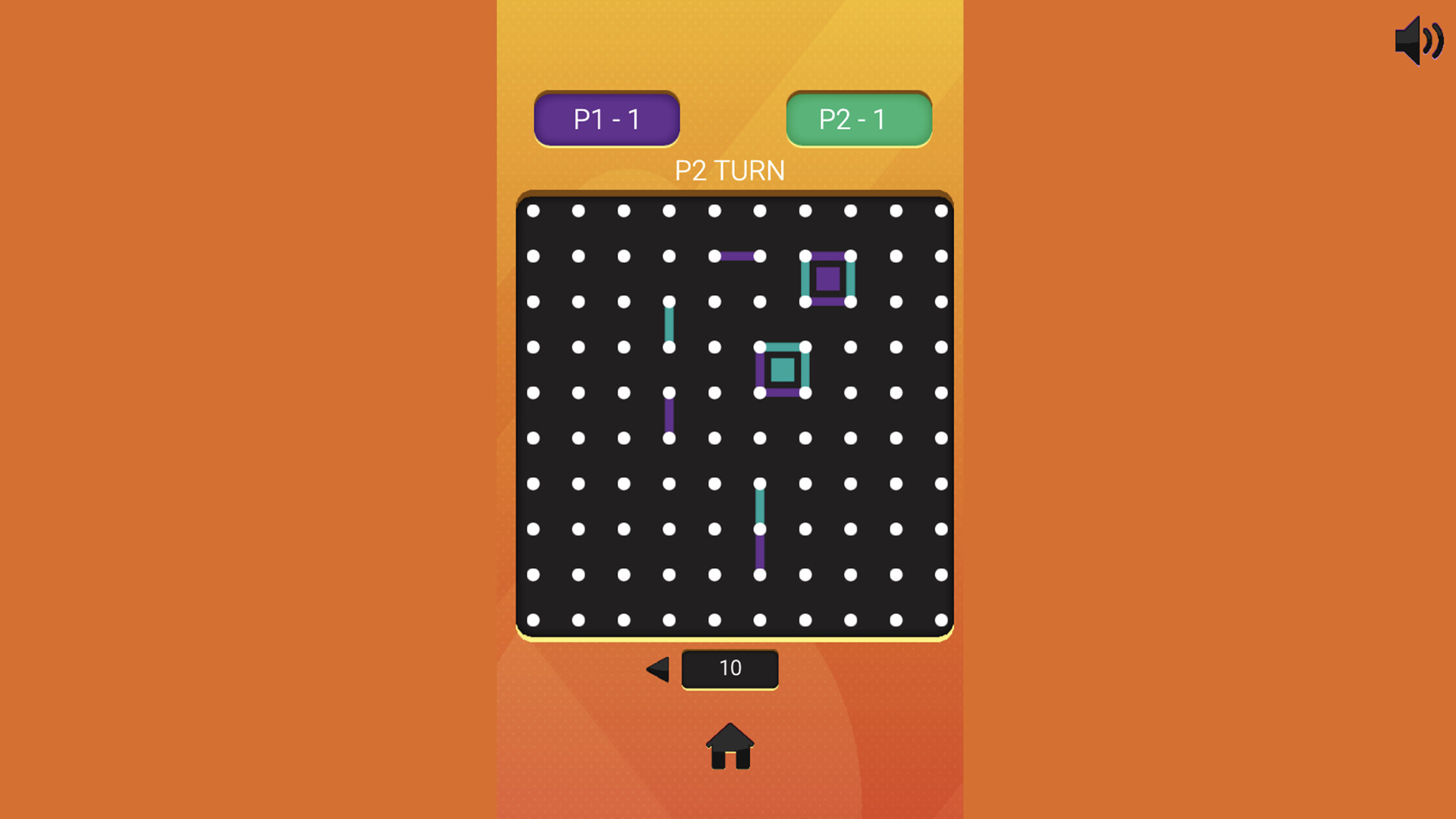1456x819 pixels.
Task: Click the counter showing 10
Action: pos(730,668)
